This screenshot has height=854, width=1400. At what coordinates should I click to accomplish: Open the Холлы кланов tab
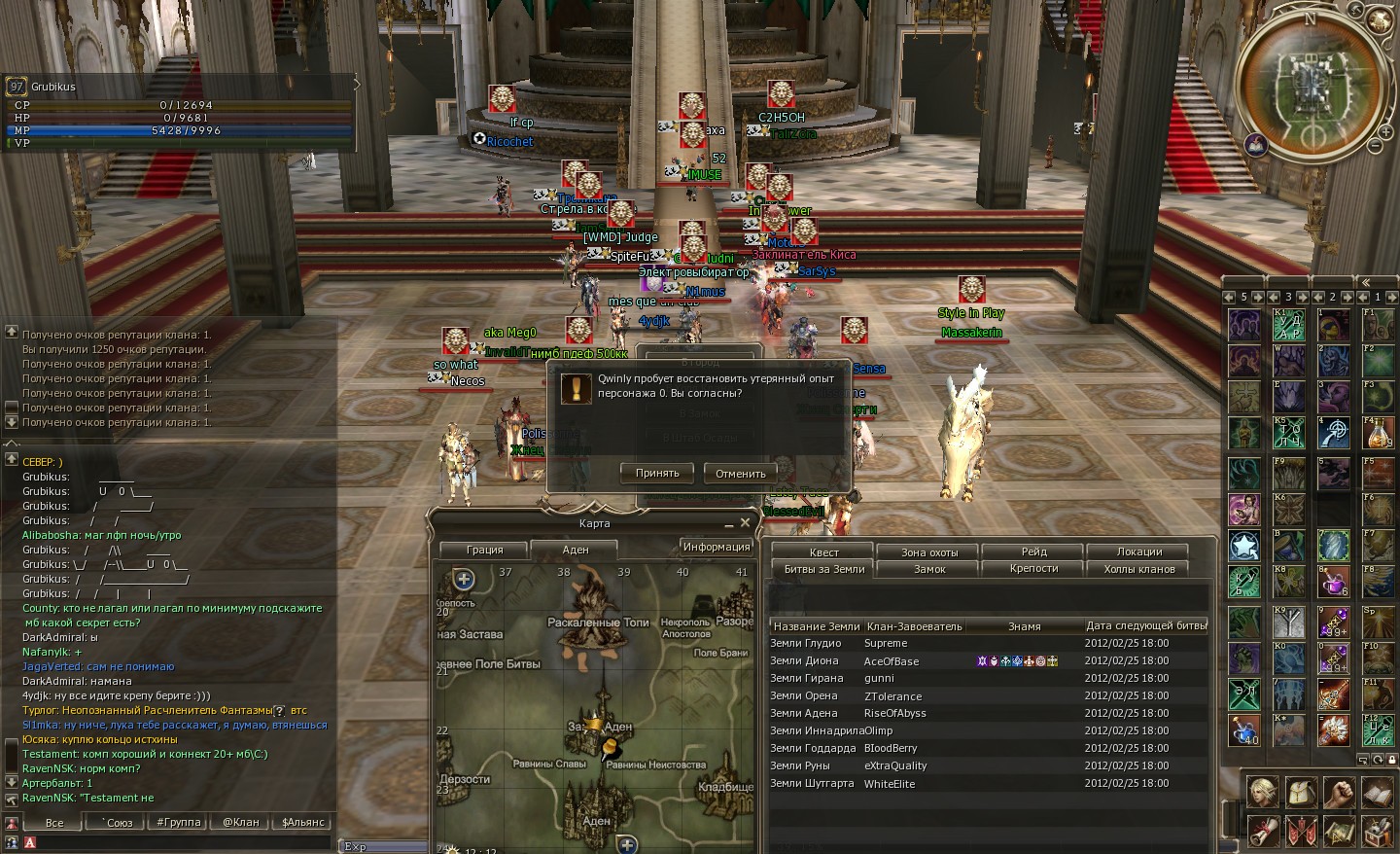click(x=1139, y=569)
